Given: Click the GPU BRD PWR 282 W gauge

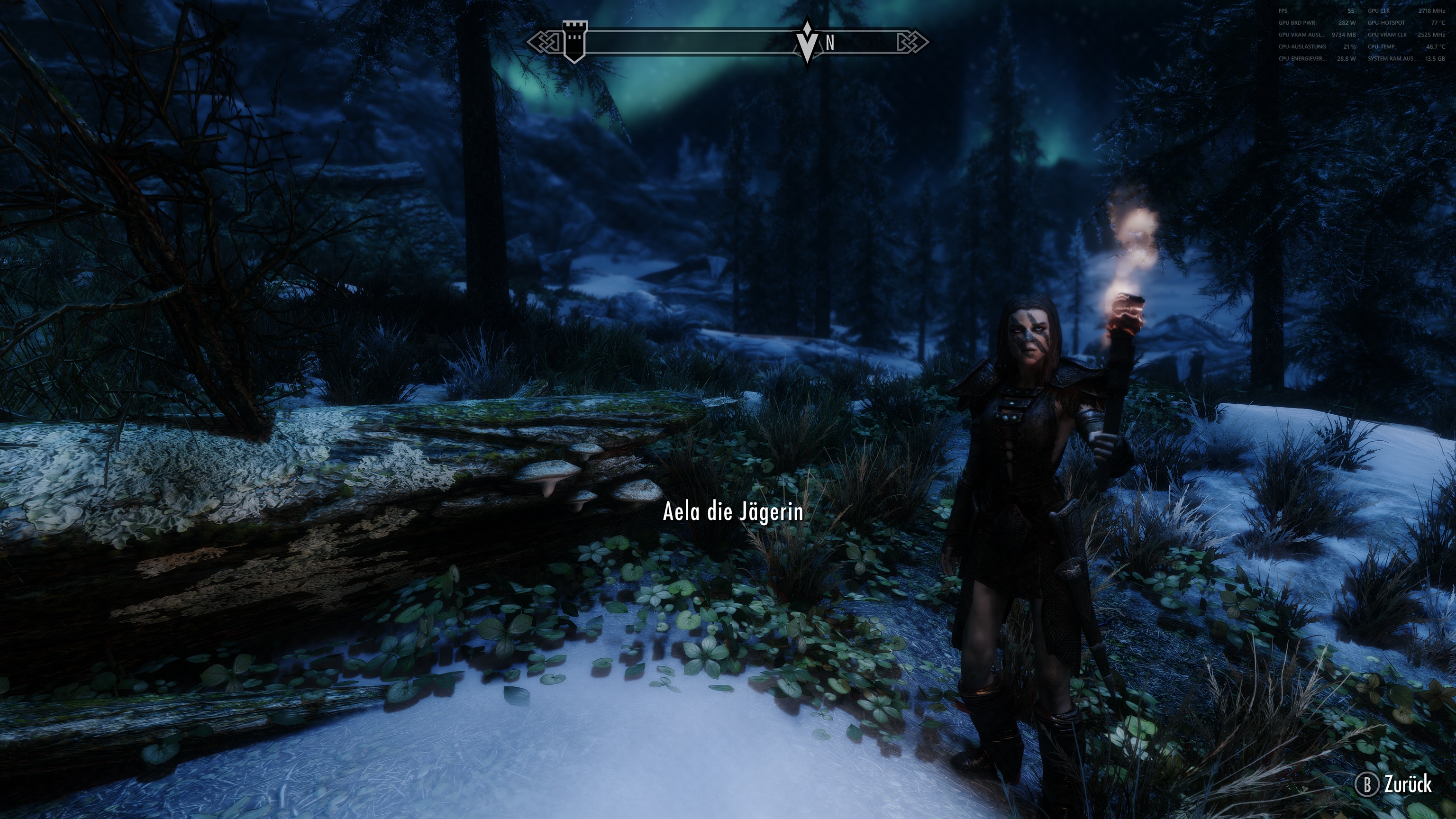Looking at the screenshot, I should 1317,23.
